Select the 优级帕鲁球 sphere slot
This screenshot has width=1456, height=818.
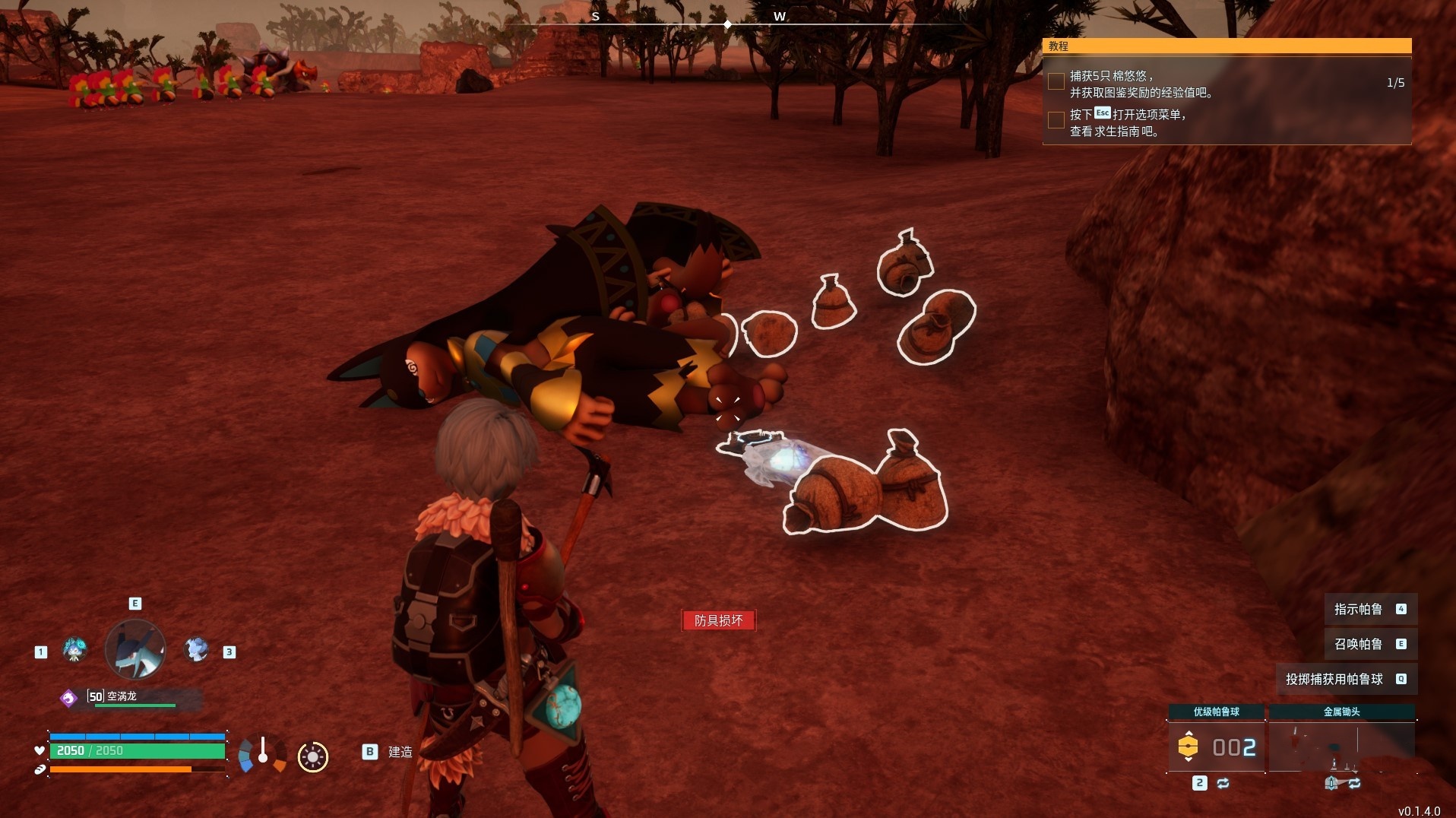[x=1216, y=747]
